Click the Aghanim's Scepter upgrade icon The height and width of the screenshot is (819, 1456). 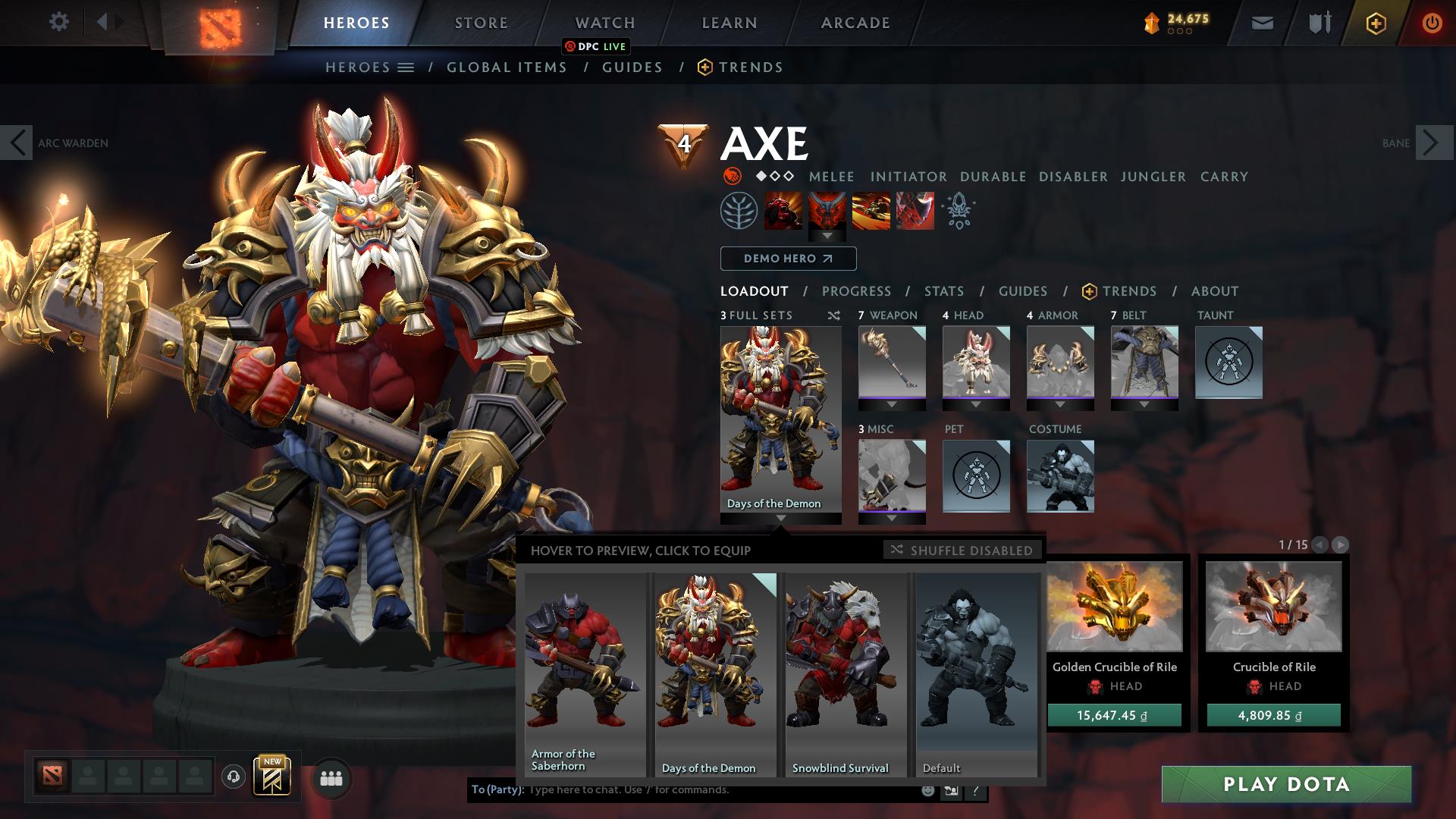[x=958, y=212]
